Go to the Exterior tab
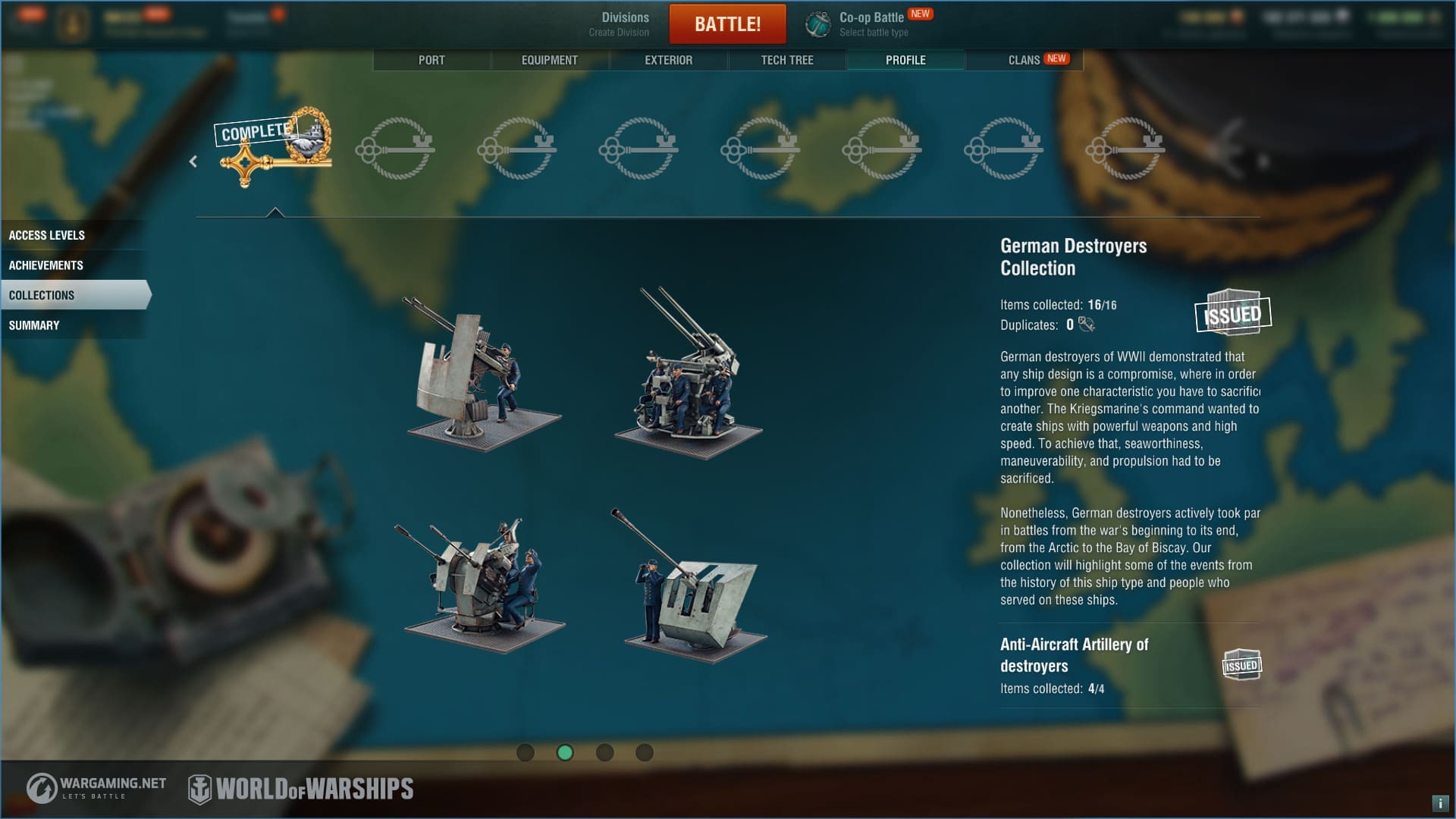The image size is (1456, 819). click(x=668, y=60)
